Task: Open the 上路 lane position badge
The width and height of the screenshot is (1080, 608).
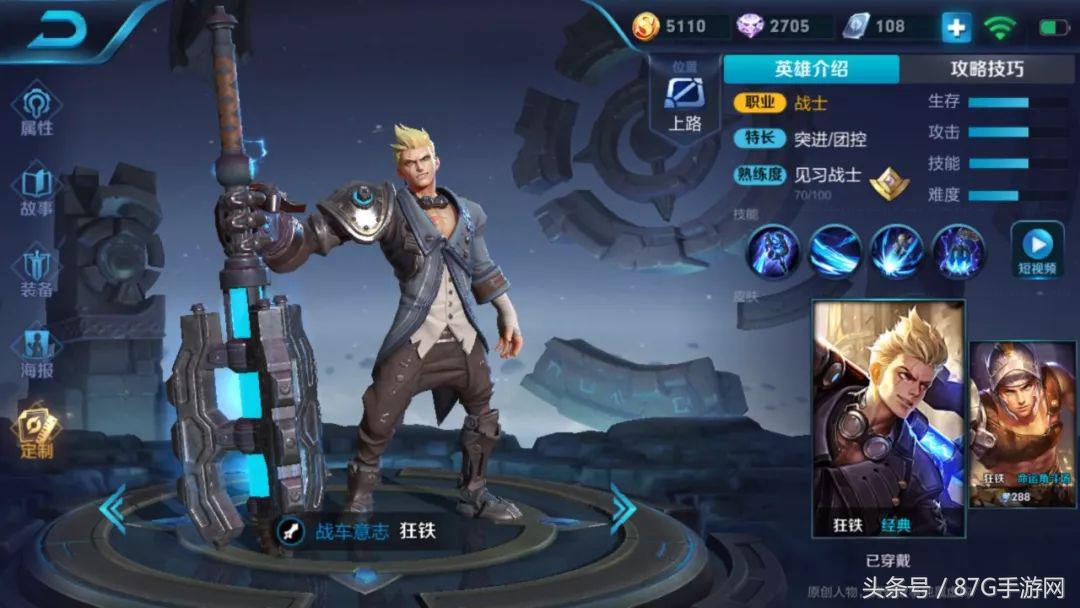Action: (685, 101)
